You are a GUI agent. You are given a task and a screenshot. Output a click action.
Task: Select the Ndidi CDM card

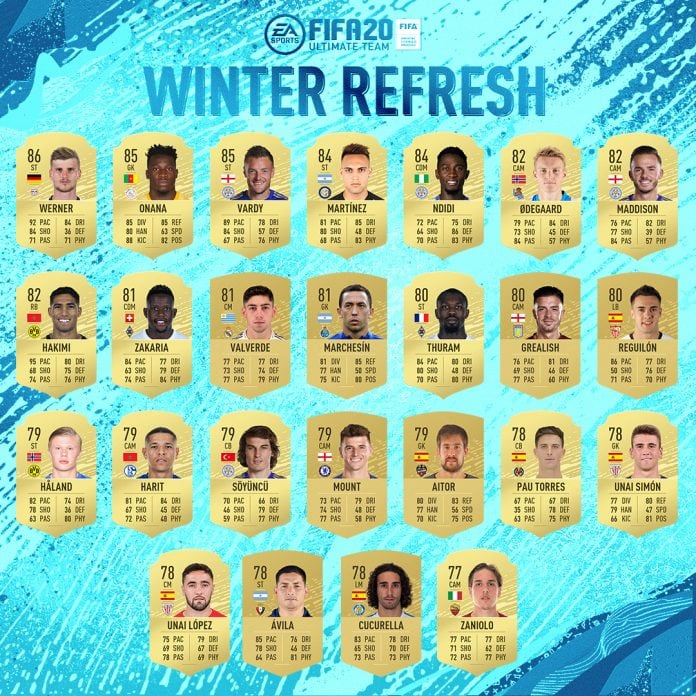pos(443,195)
